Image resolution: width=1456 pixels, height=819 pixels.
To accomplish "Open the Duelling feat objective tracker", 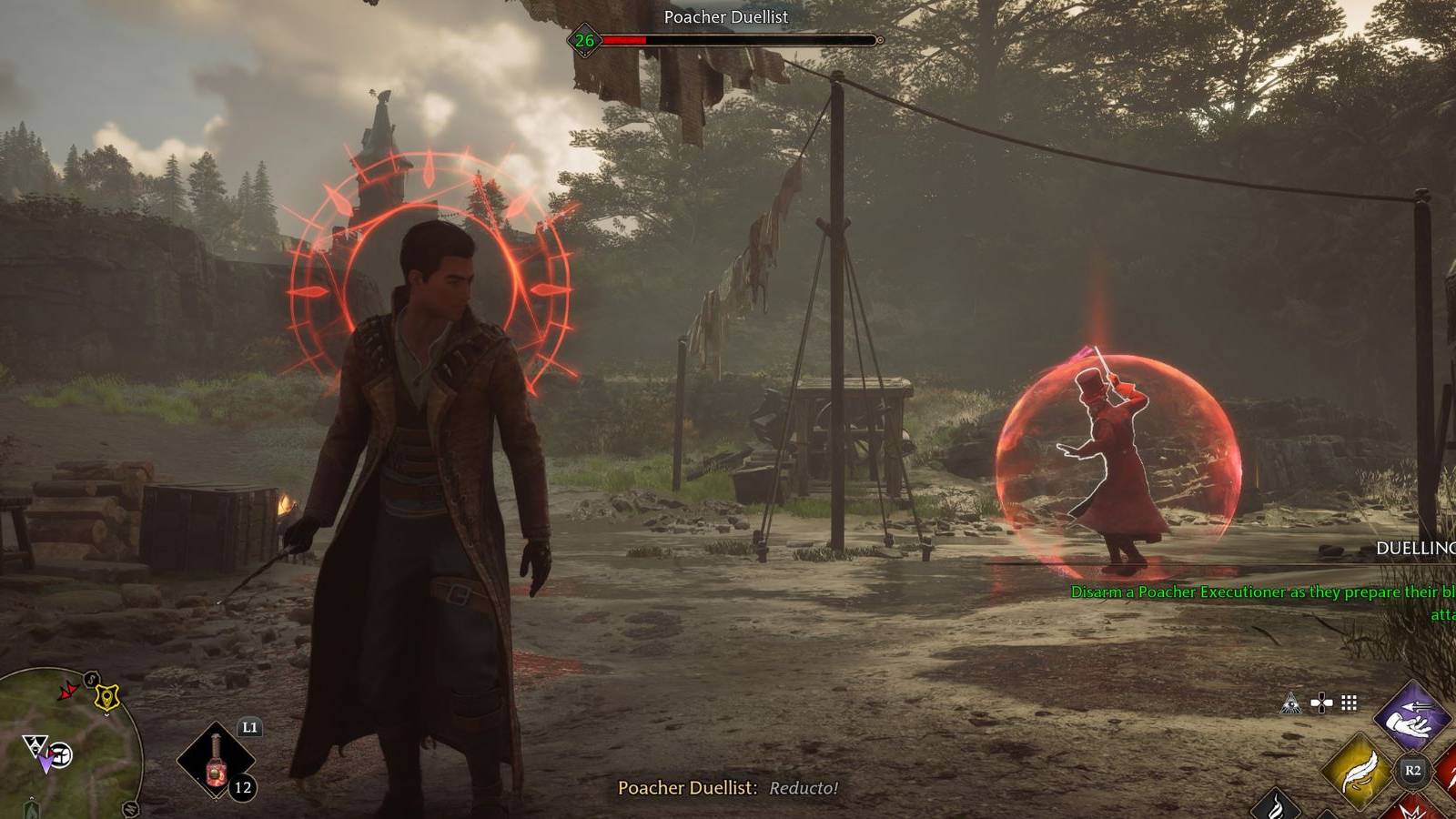I will point(1415,548).
